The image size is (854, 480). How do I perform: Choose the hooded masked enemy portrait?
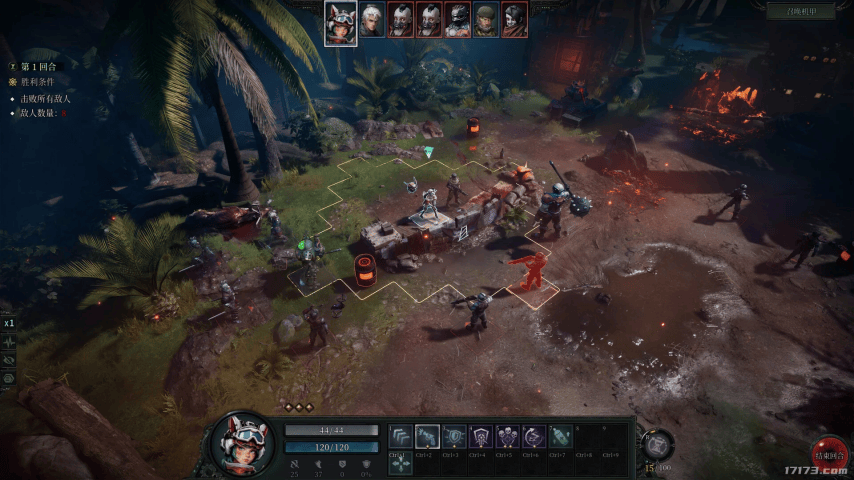click(514, 21)
